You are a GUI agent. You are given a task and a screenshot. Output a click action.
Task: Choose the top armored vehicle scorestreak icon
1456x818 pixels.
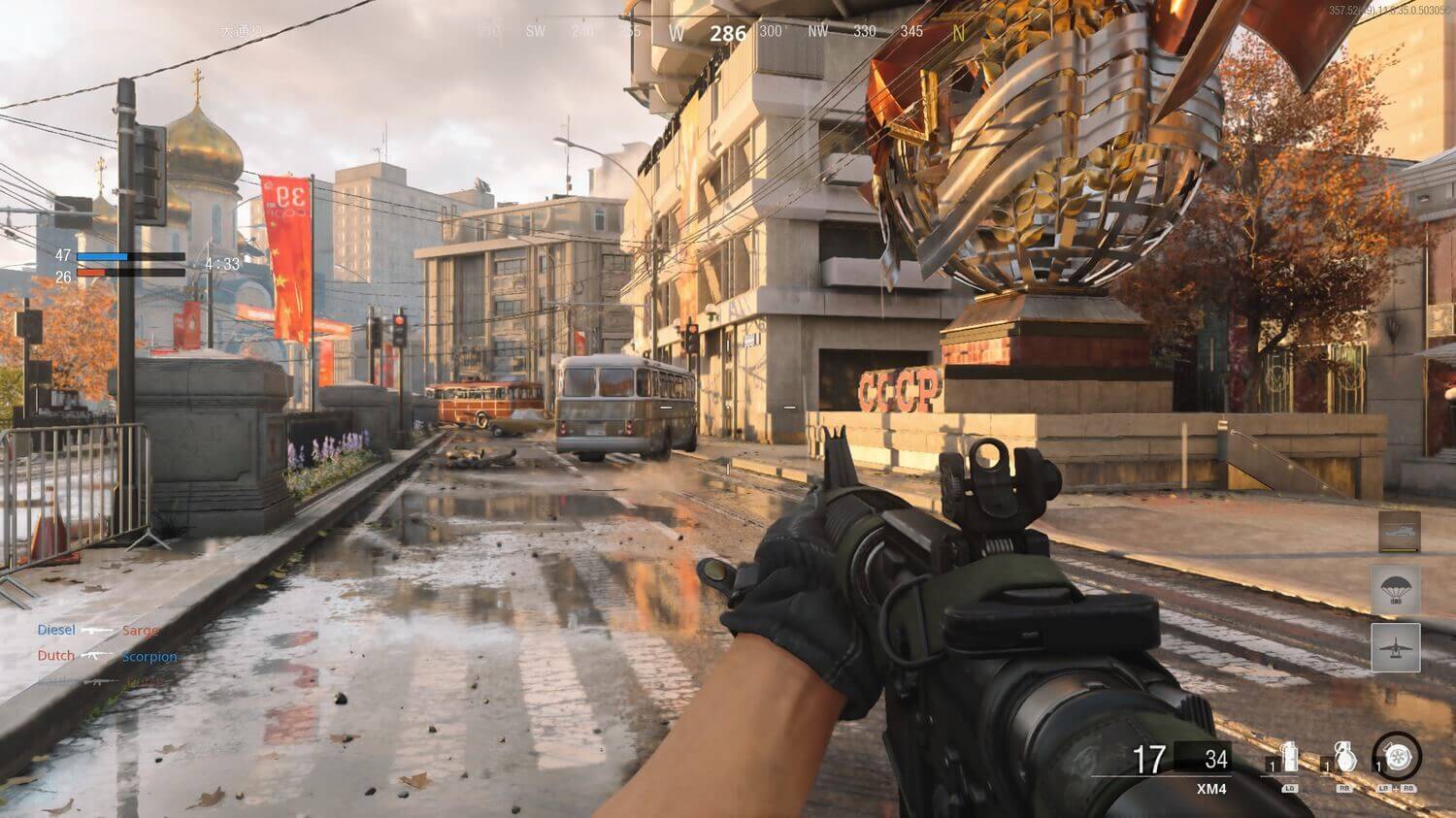click(x=1399, y=532)
